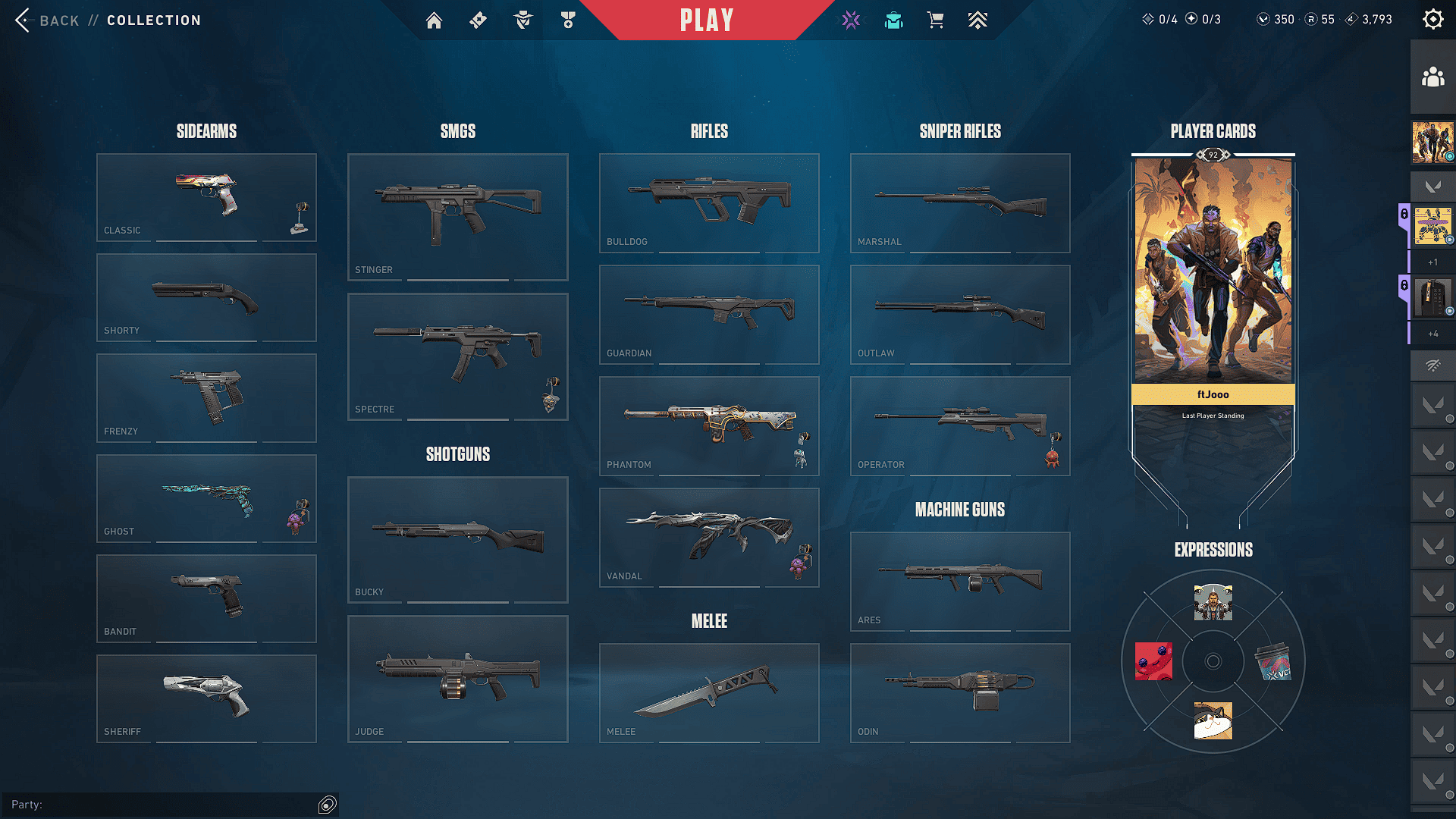Image resolution: width=1456 pixels, height=819 pixels.
Task: Select the Spectre SMG slot
Action: tap(457, 356)
